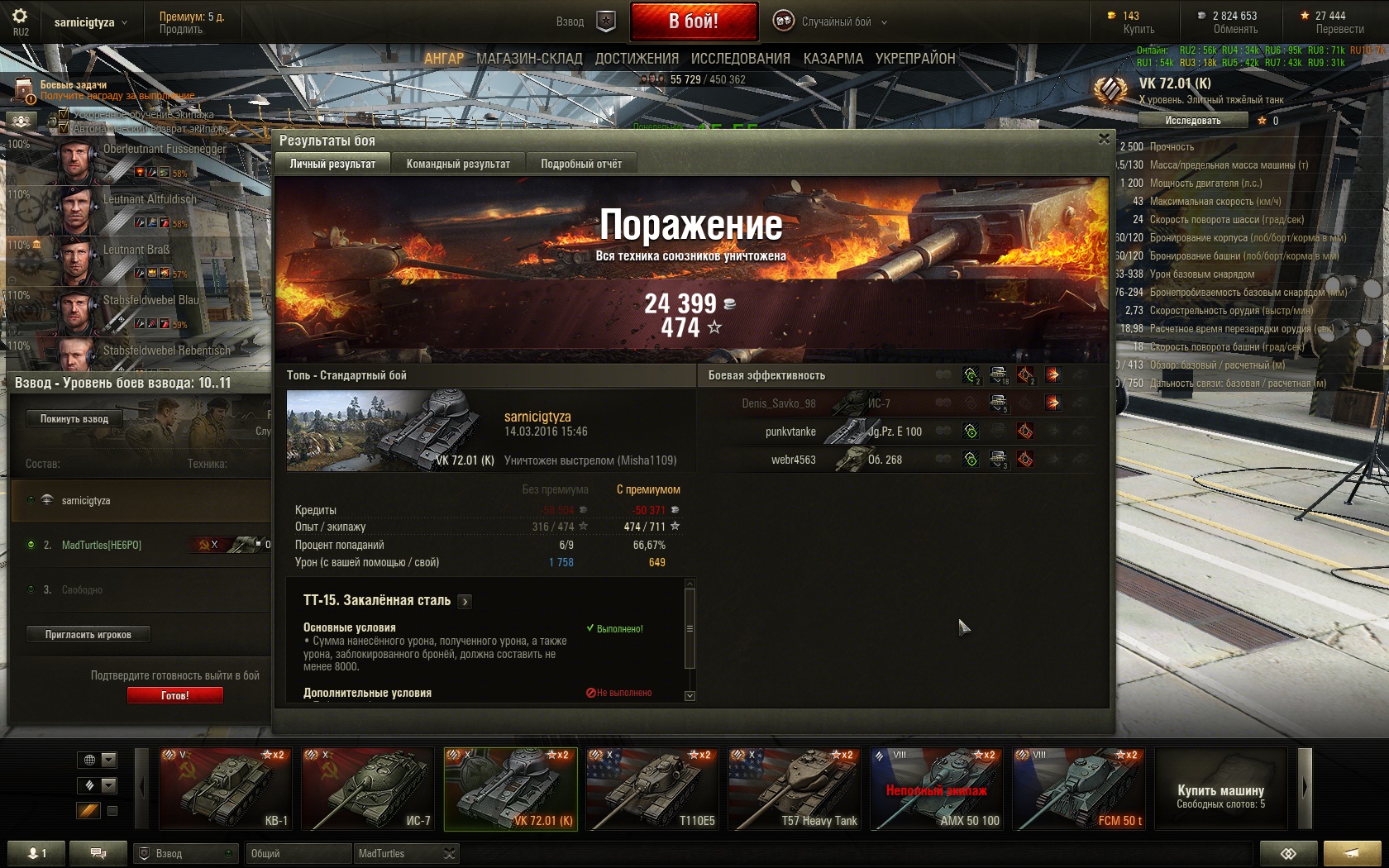
Task: Select the КВ-1 tank in carousel
Action: pos(225,789)
